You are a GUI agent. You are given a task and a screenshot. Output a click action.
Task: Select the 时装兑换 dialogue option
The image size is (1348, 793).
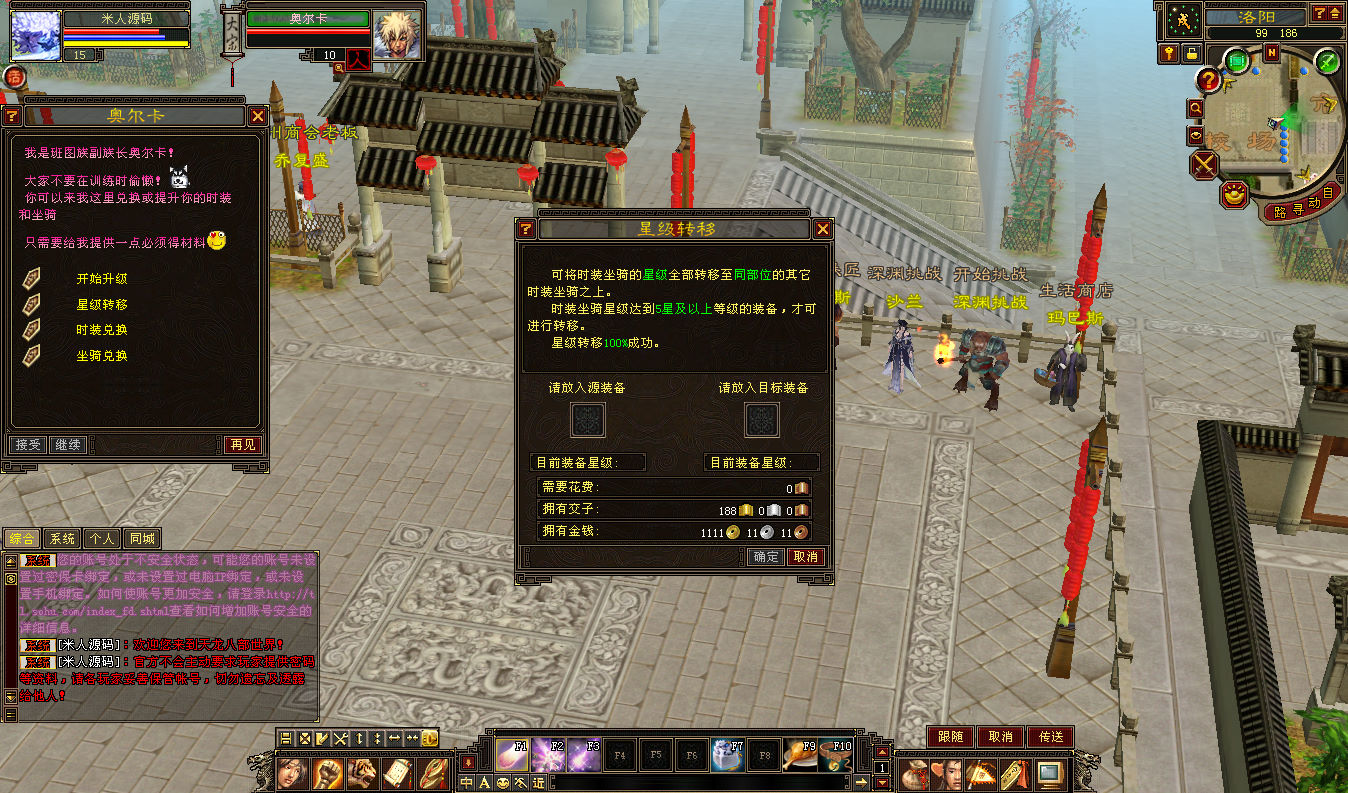tap(102, 330)
